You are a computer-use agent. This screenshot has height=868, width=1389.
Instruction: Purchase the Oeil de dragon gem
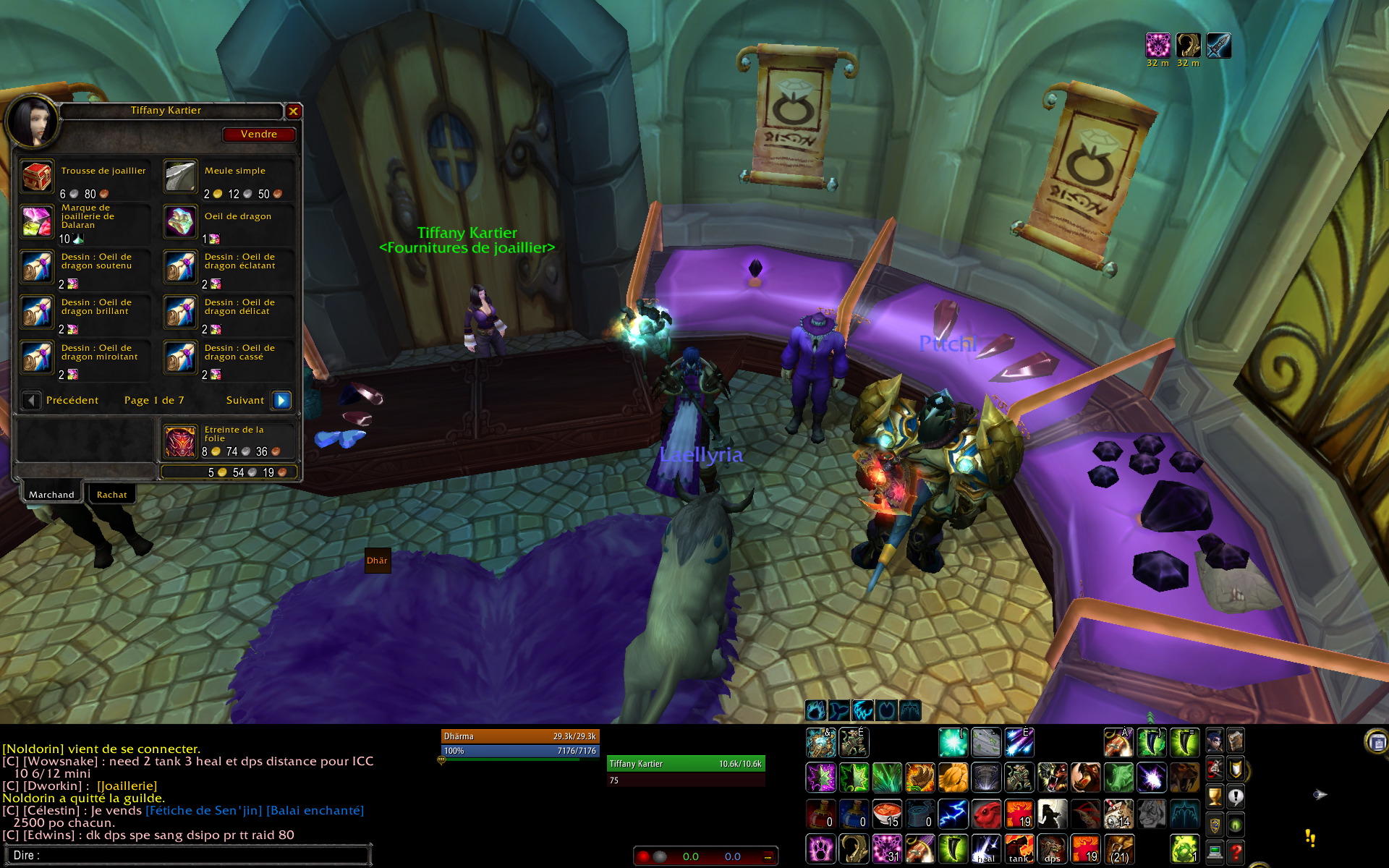tap(180, 222)
